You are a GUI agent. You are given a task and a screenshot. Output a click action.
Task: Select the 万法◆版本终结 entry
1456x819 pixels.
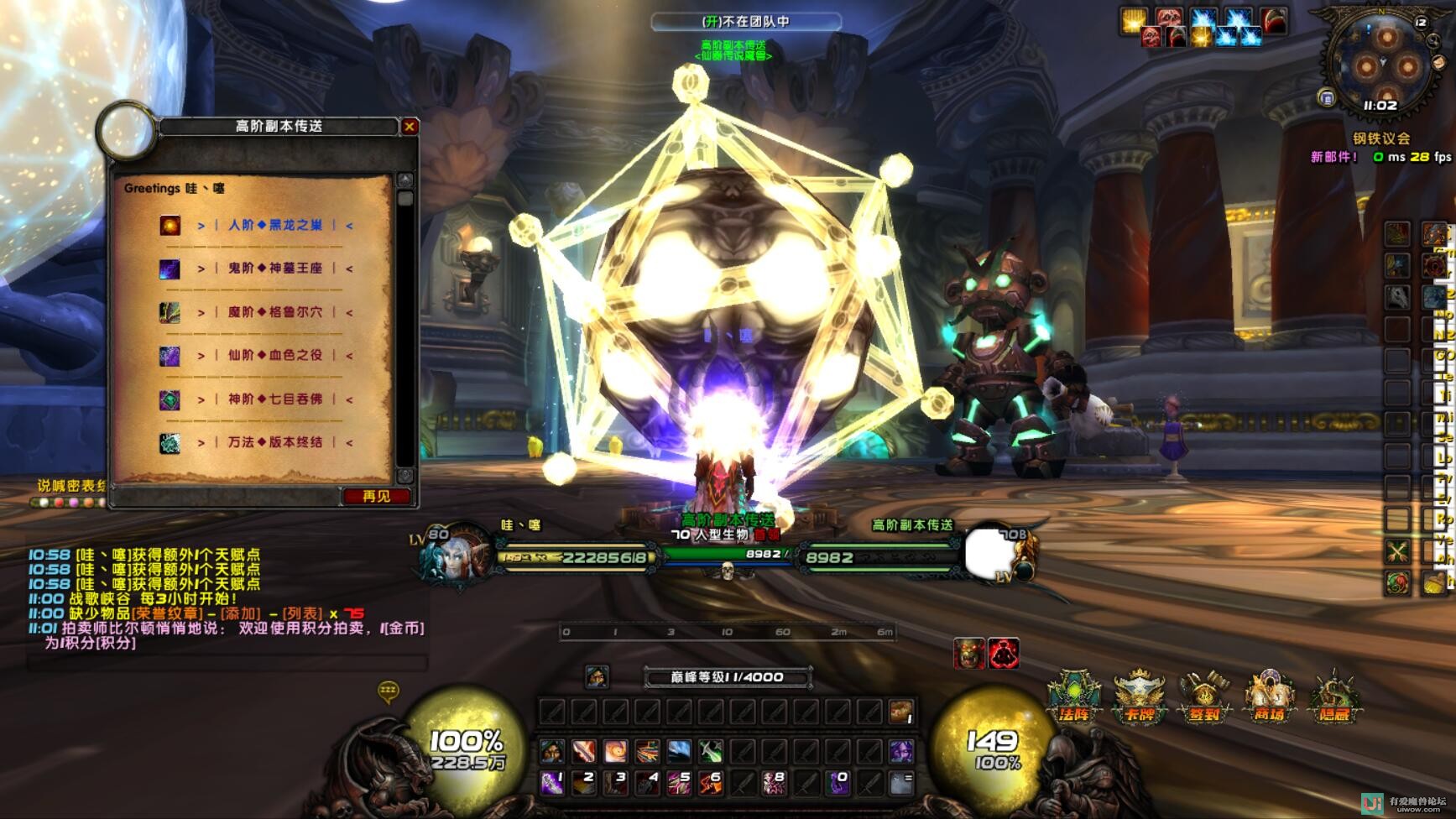coord(274,442)
